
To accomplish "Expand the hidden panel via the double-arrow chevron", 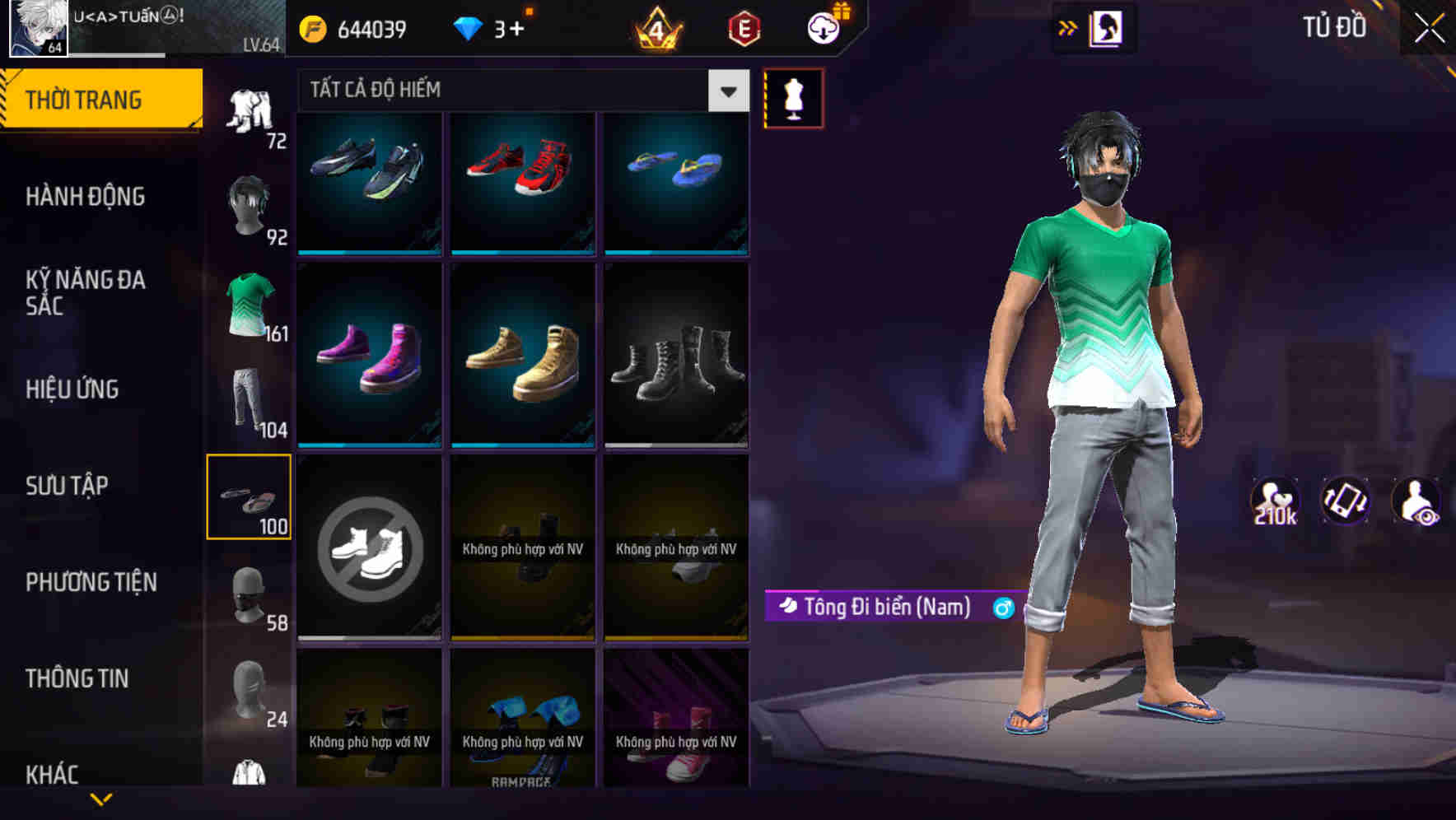I will tap(1068, 27).
